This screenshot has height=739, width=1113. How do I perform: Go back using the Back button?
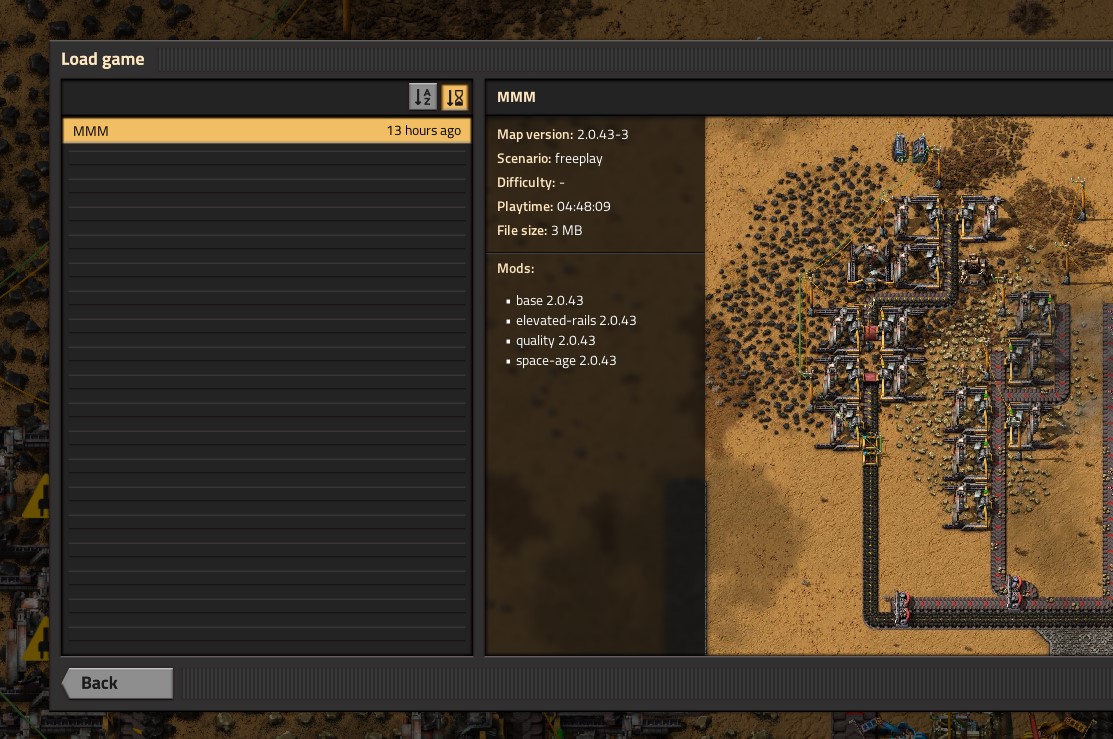(x=118, y=683)
